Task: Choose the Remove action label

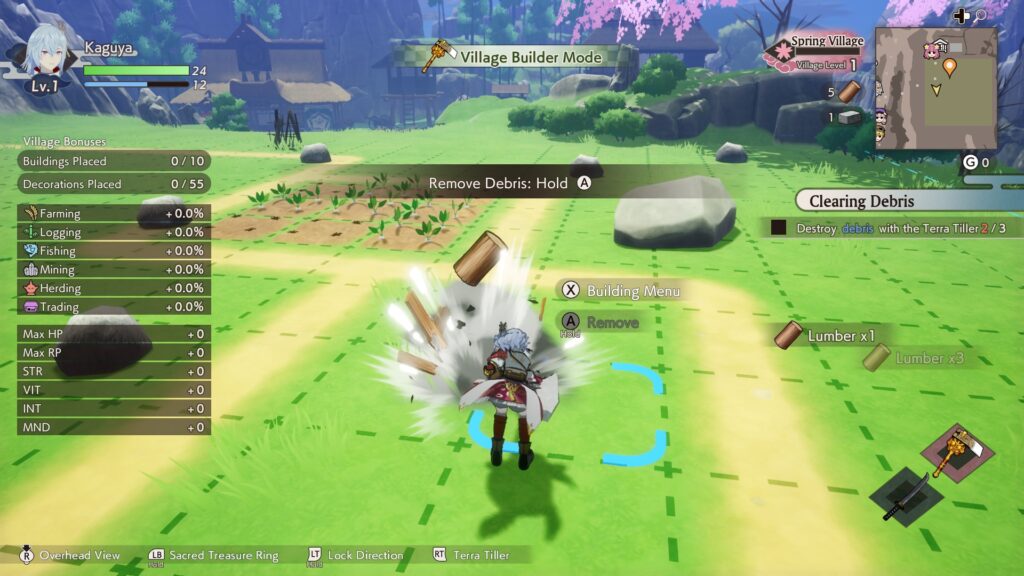Action: coord(611,322)
